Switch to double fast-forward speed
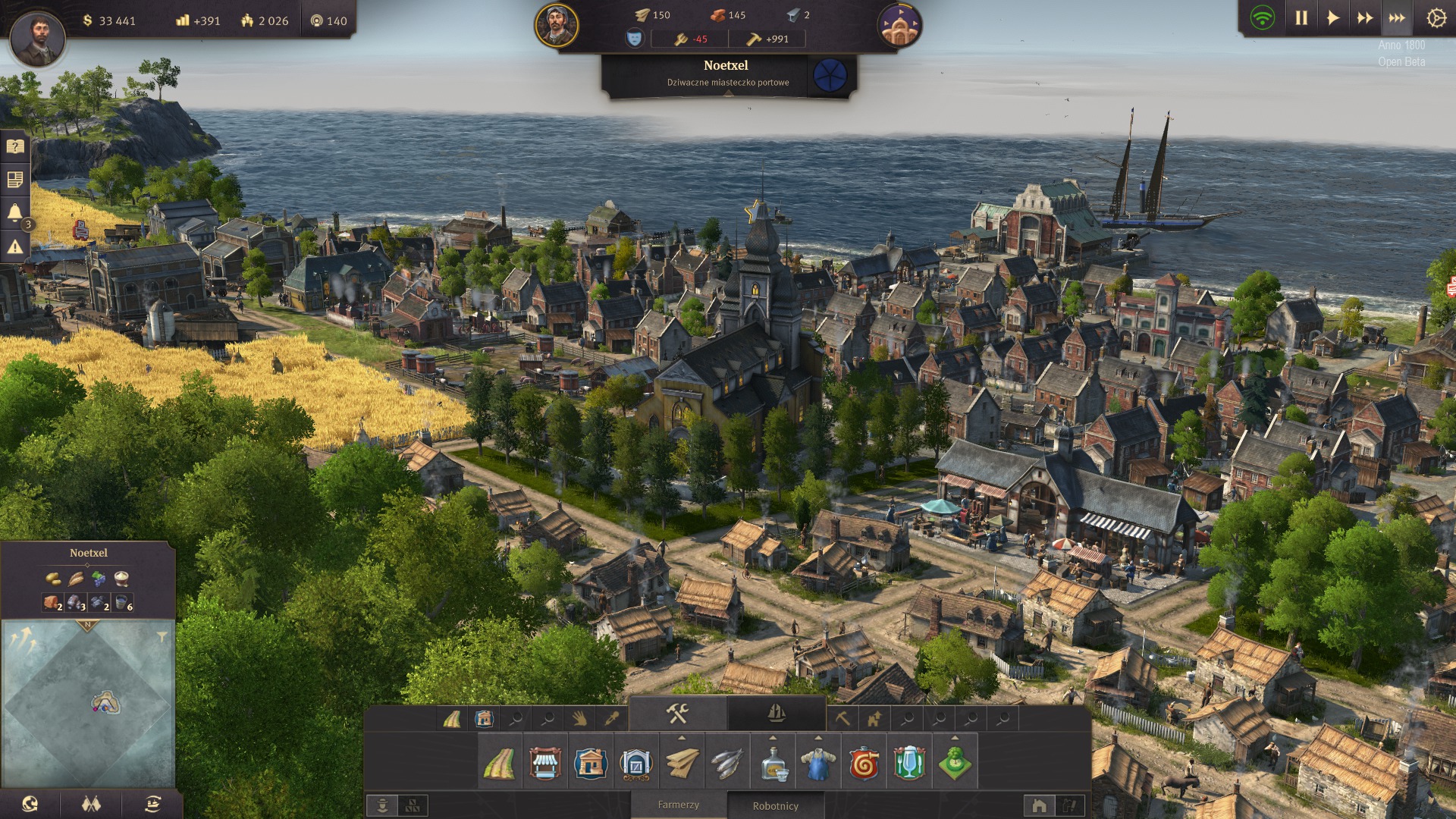Screen dimensions: 1456x819 coord(1365,18)
